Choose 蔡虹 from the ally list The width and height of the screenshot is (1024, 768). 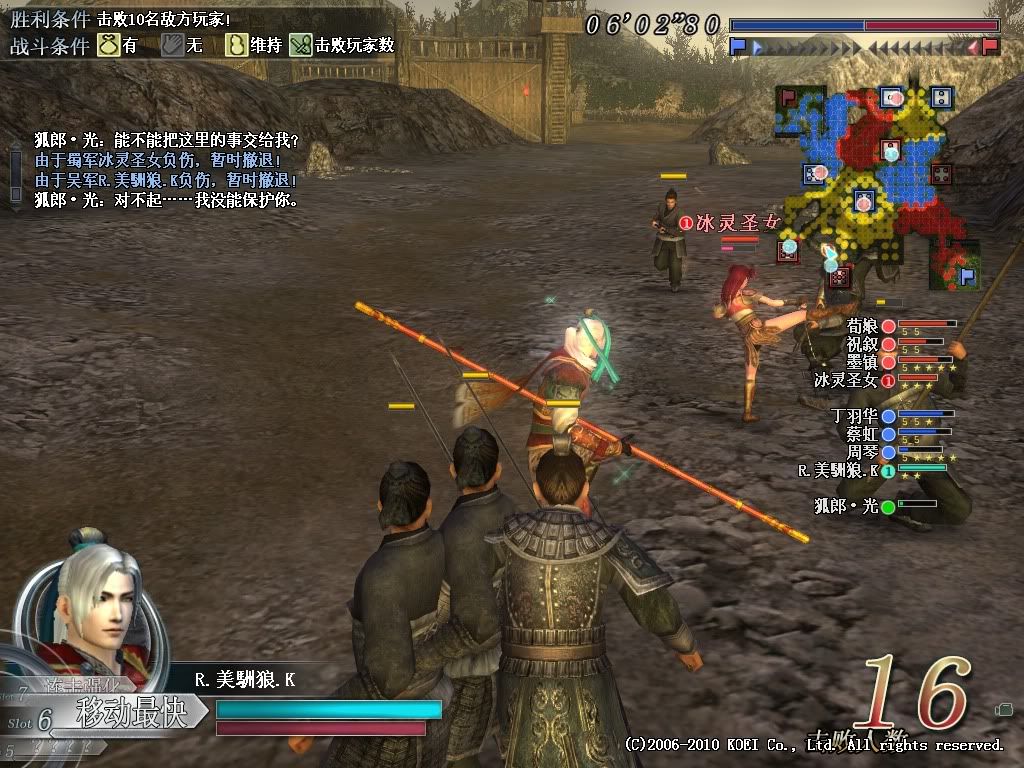coord(862,434)
